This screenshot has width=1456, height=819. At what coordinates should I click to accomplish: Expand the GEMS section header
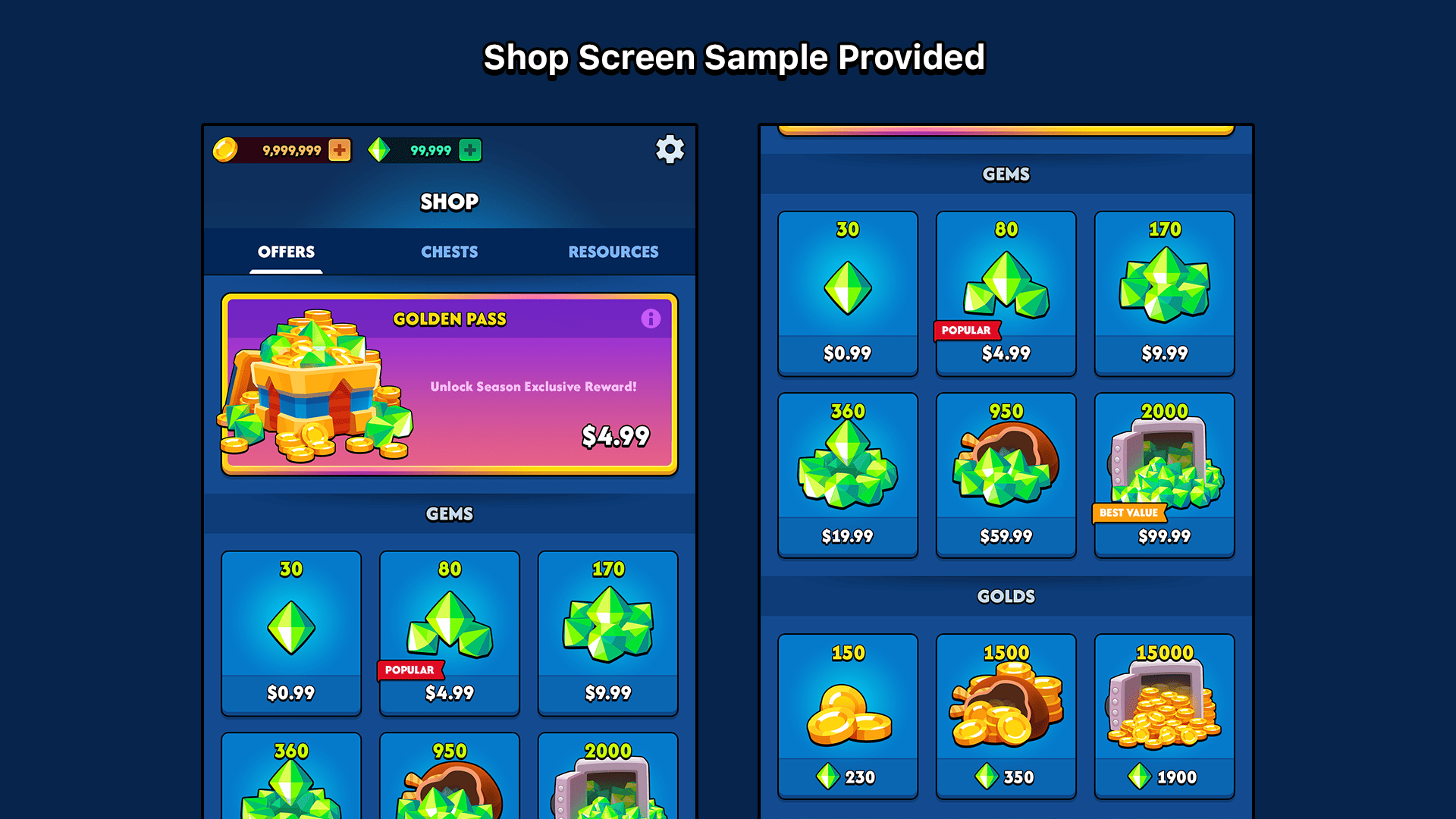1006,174
